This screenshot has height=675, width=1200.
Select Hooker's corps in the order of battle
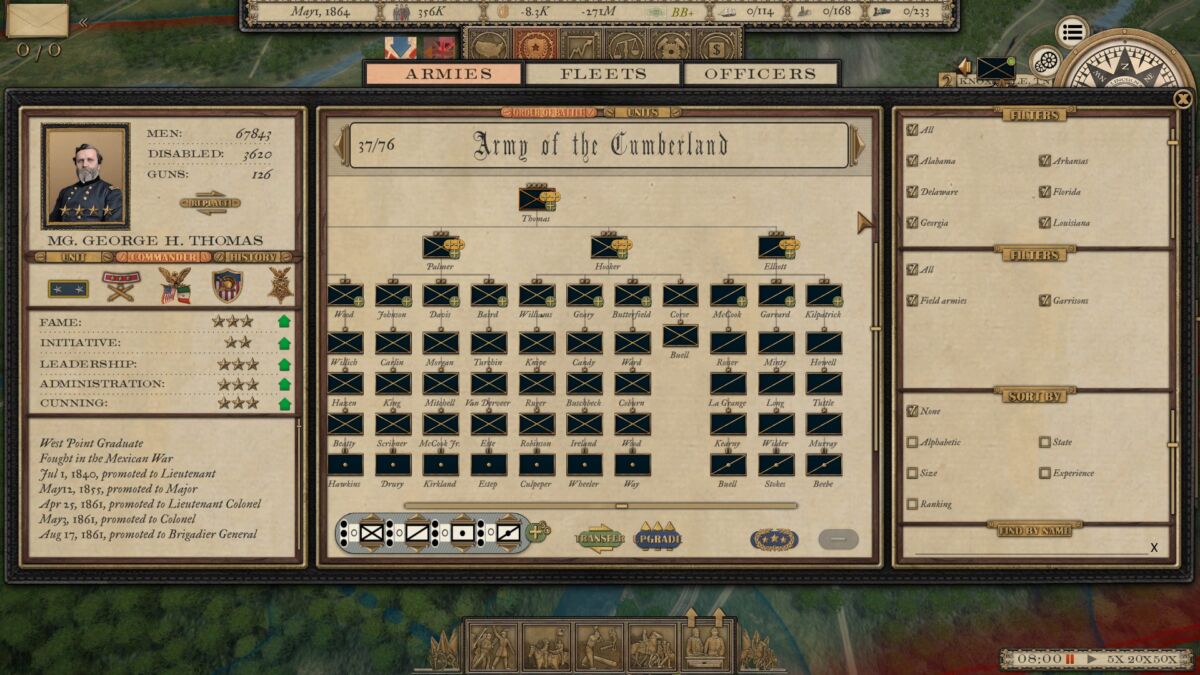[608, 247]
